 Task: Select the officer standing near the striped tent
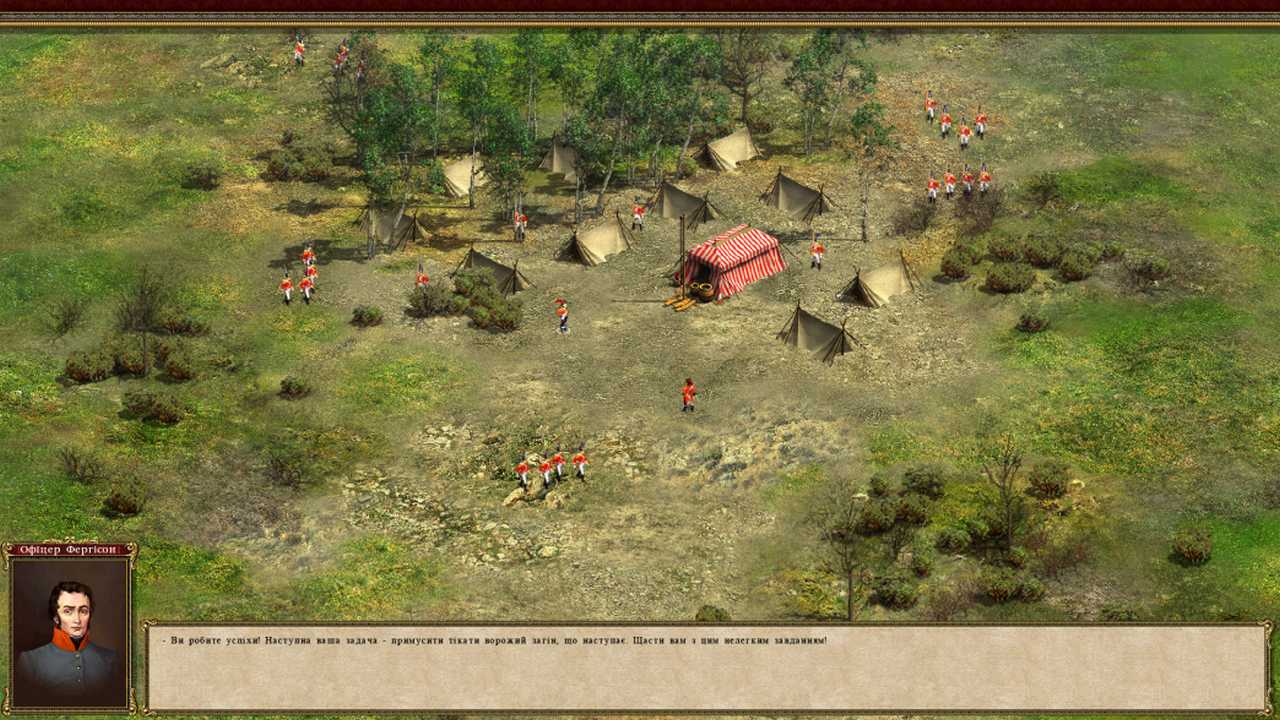click(x=560, y=315)
